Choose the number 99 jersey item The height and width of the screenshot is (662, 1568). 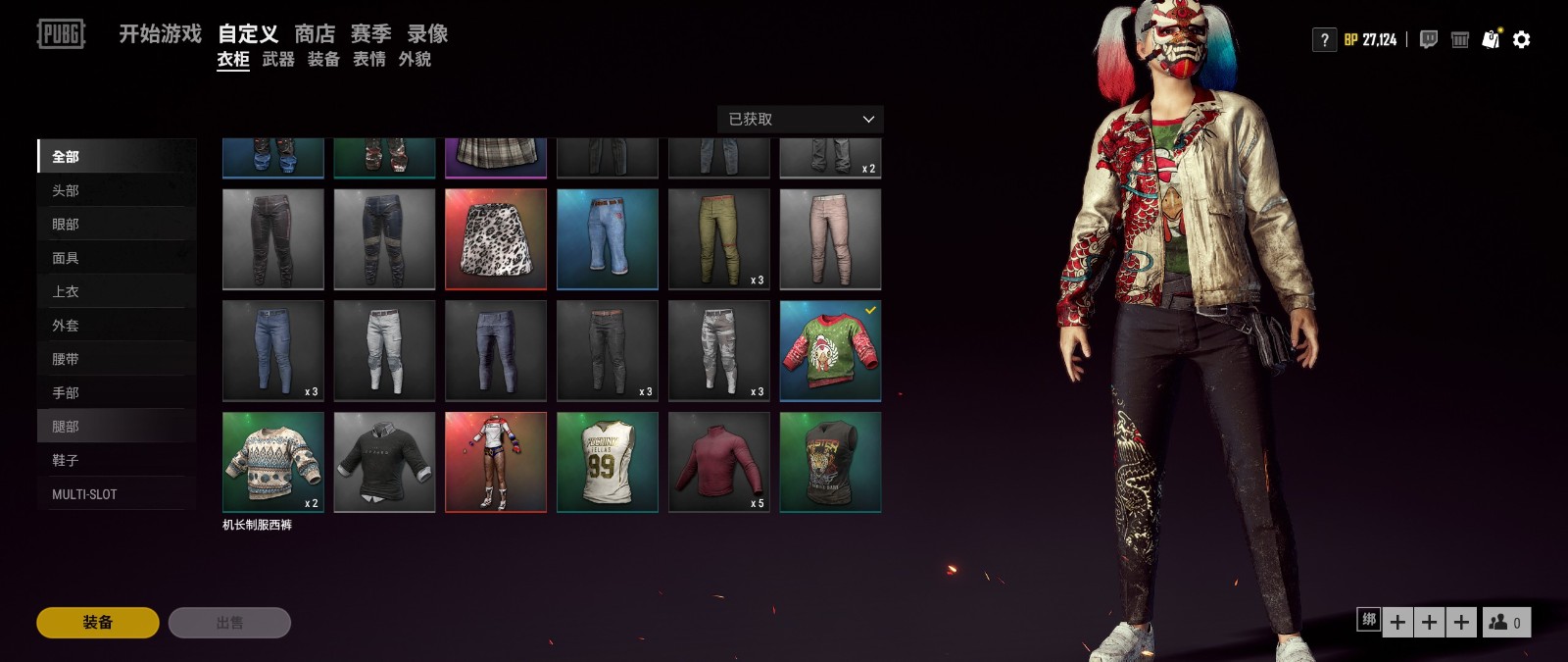pos(608,462)
